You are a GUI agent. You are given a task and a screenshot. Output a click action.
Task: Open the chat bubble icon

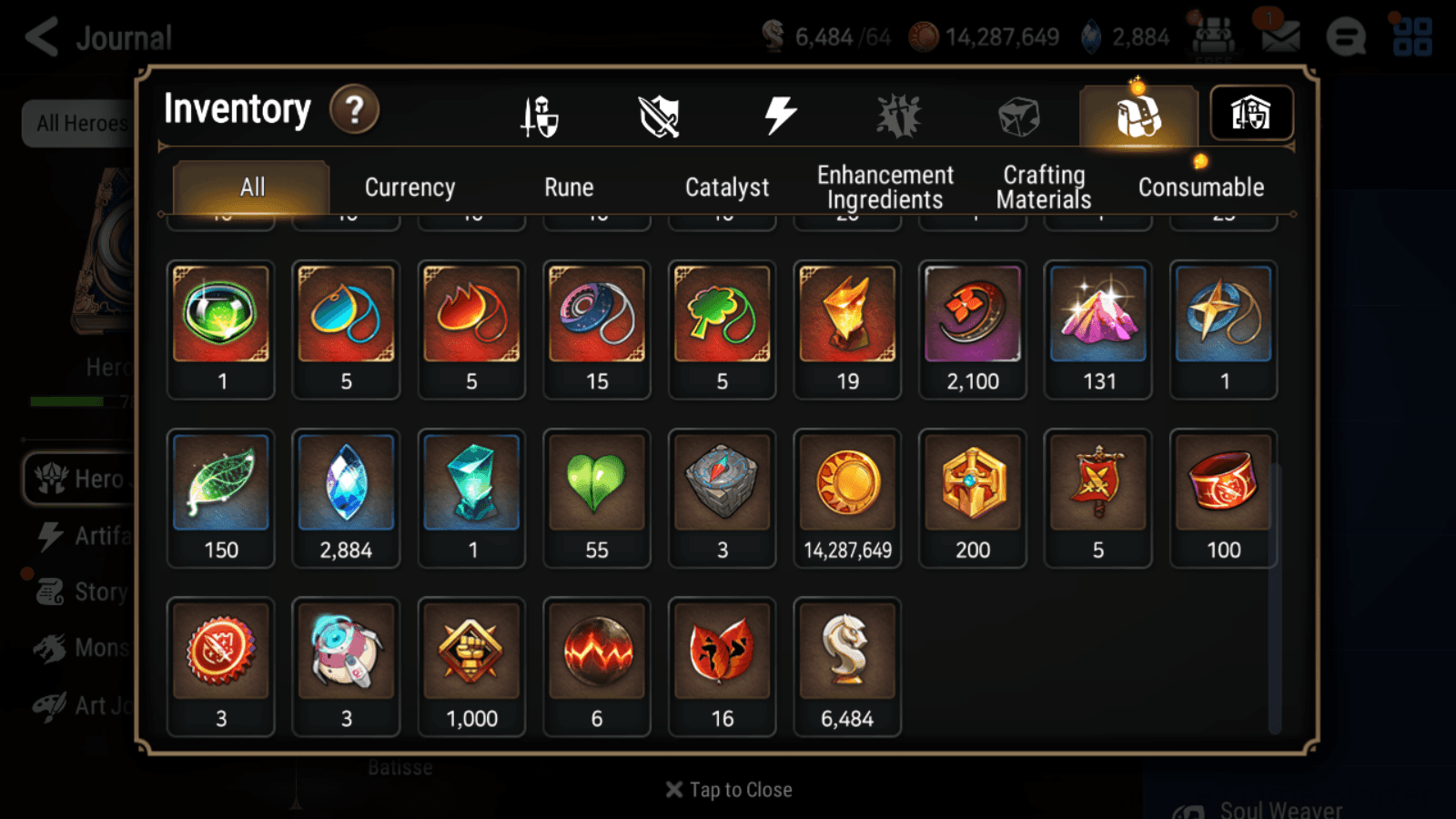(x=1346, y=38)
